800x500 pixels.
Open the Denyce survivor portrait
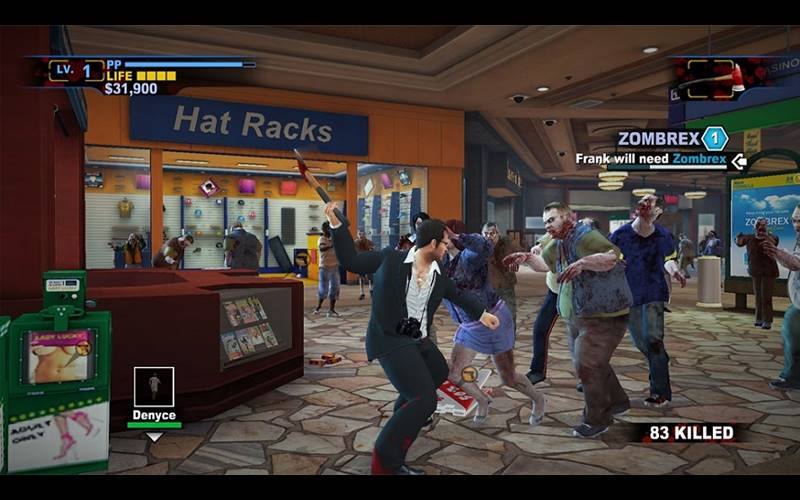click(153, 387)
